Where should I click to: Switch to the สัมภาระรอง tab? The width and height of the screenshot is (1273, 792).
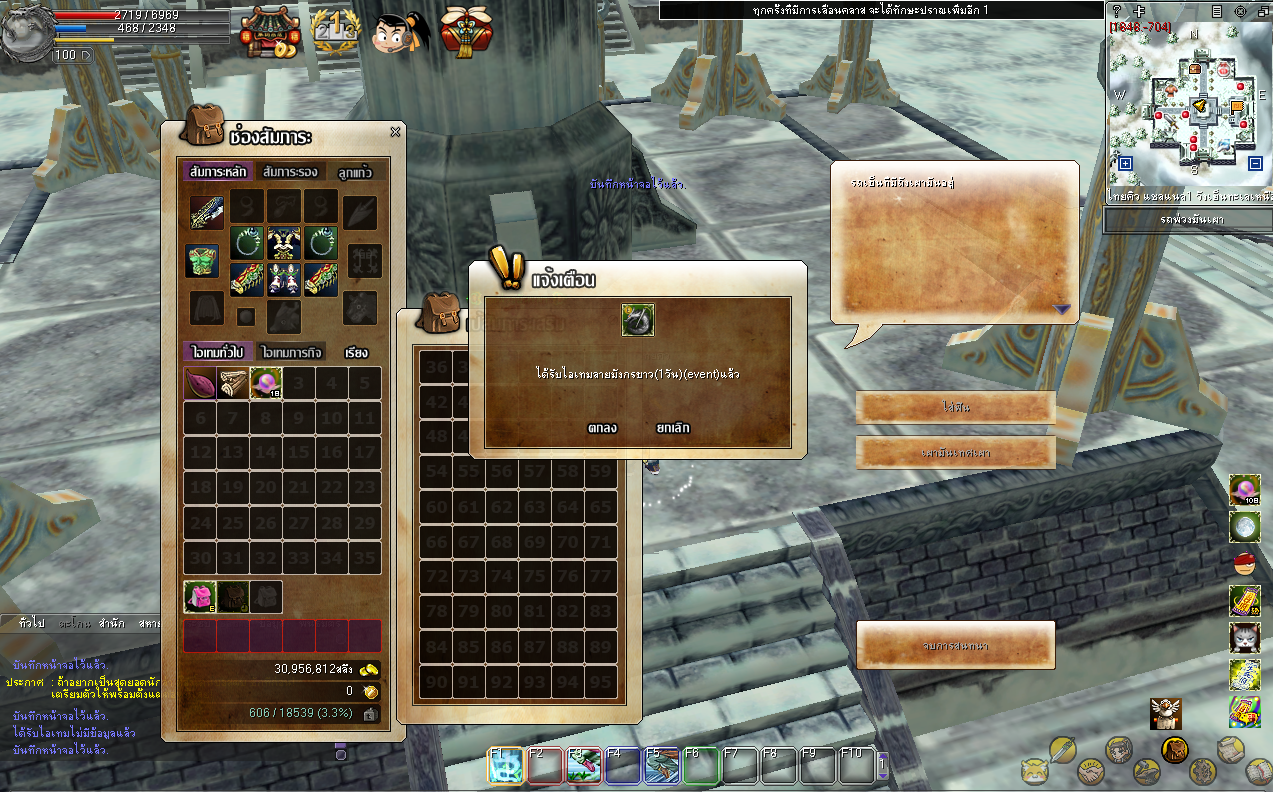click(x=290, y=172)
